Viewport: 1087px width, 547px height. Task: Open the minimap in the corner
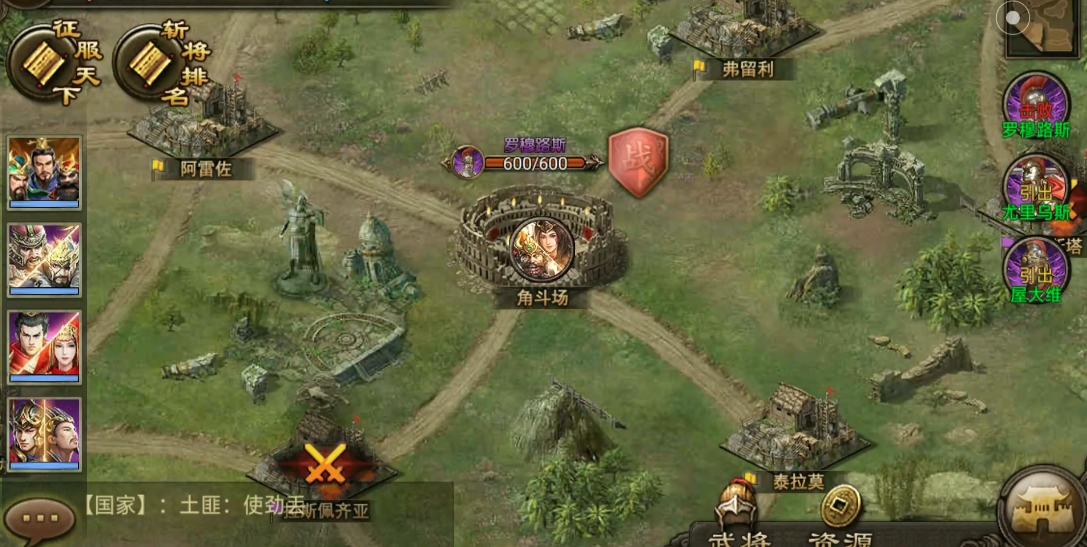click(x=1042, y=27)
